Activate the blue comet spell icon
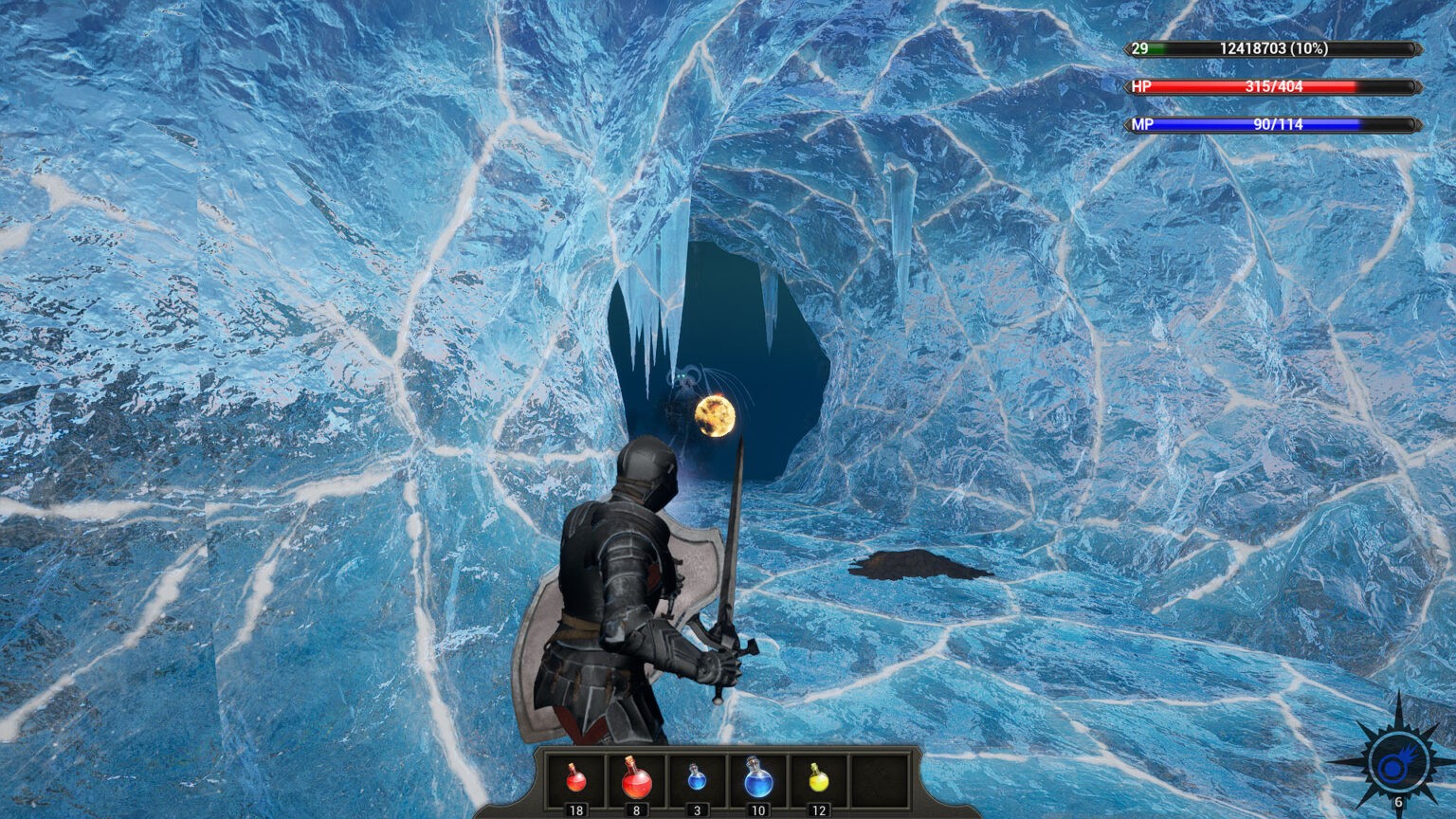The height and width of the screenshot is (819, 1456). pos(1395,764)
